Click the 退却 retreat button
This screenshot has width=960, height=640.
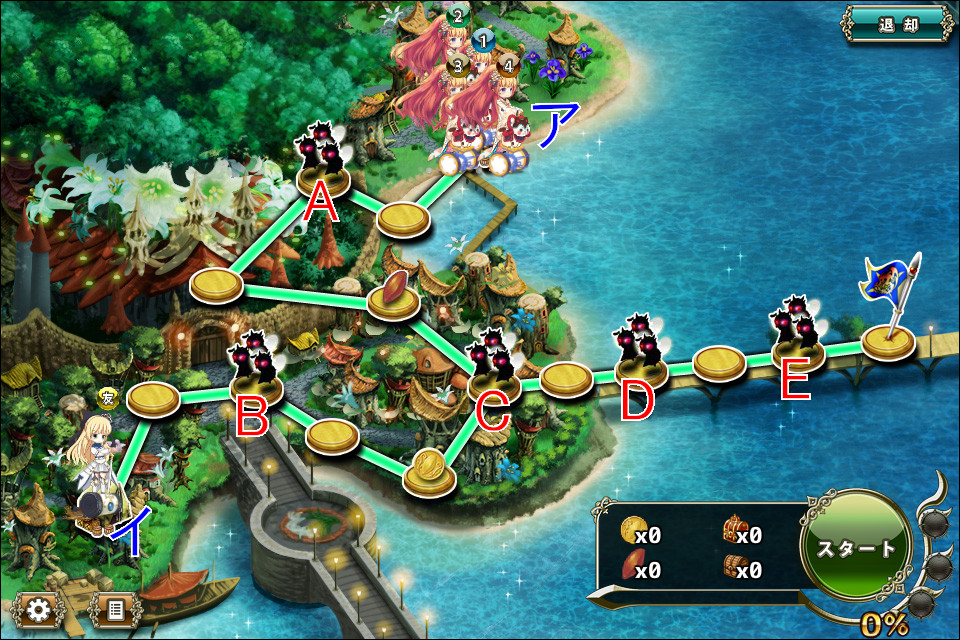point(898,25)
